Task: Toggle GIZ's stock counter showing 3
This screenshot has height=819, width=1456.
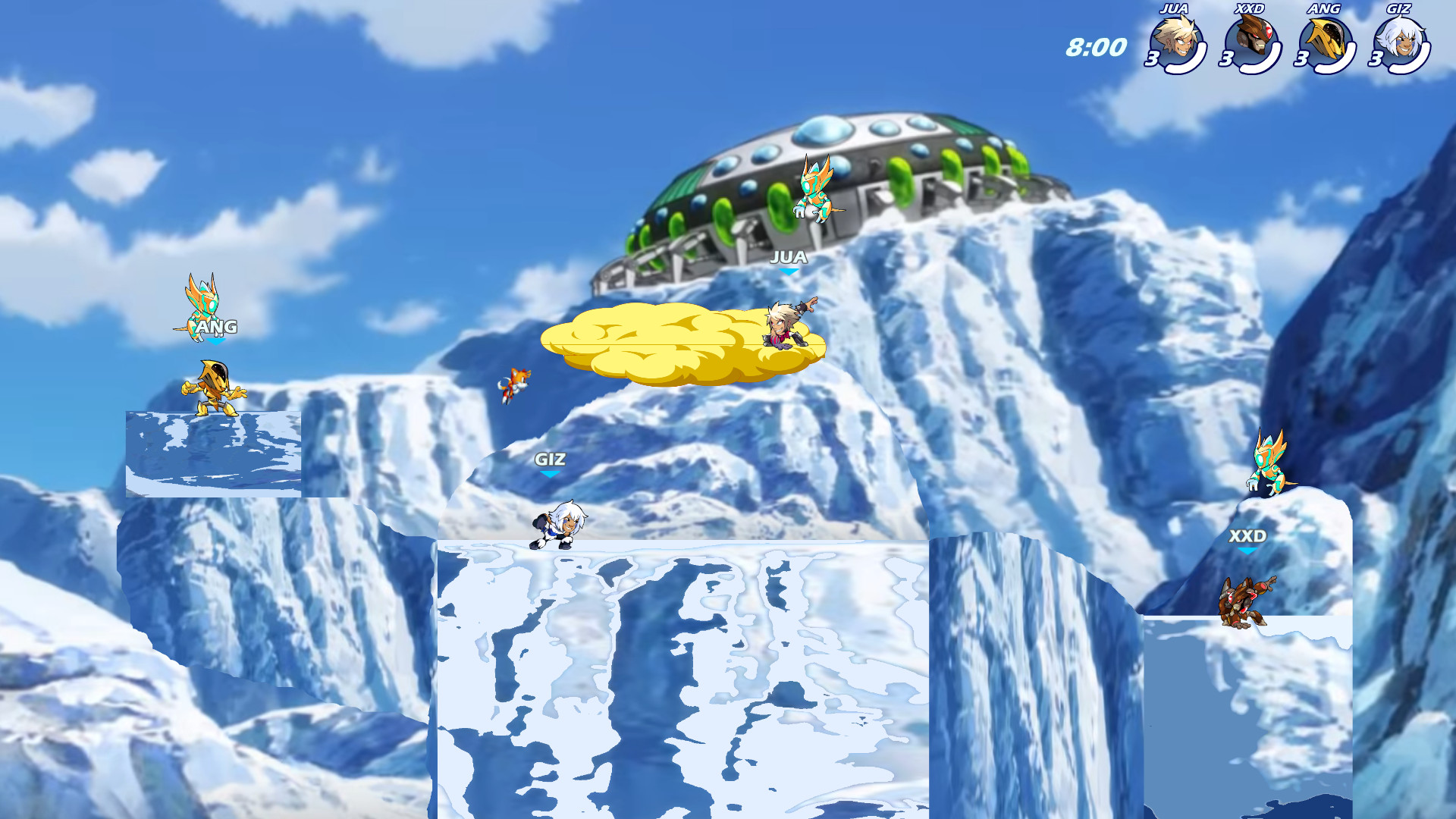Action: 1376,57
